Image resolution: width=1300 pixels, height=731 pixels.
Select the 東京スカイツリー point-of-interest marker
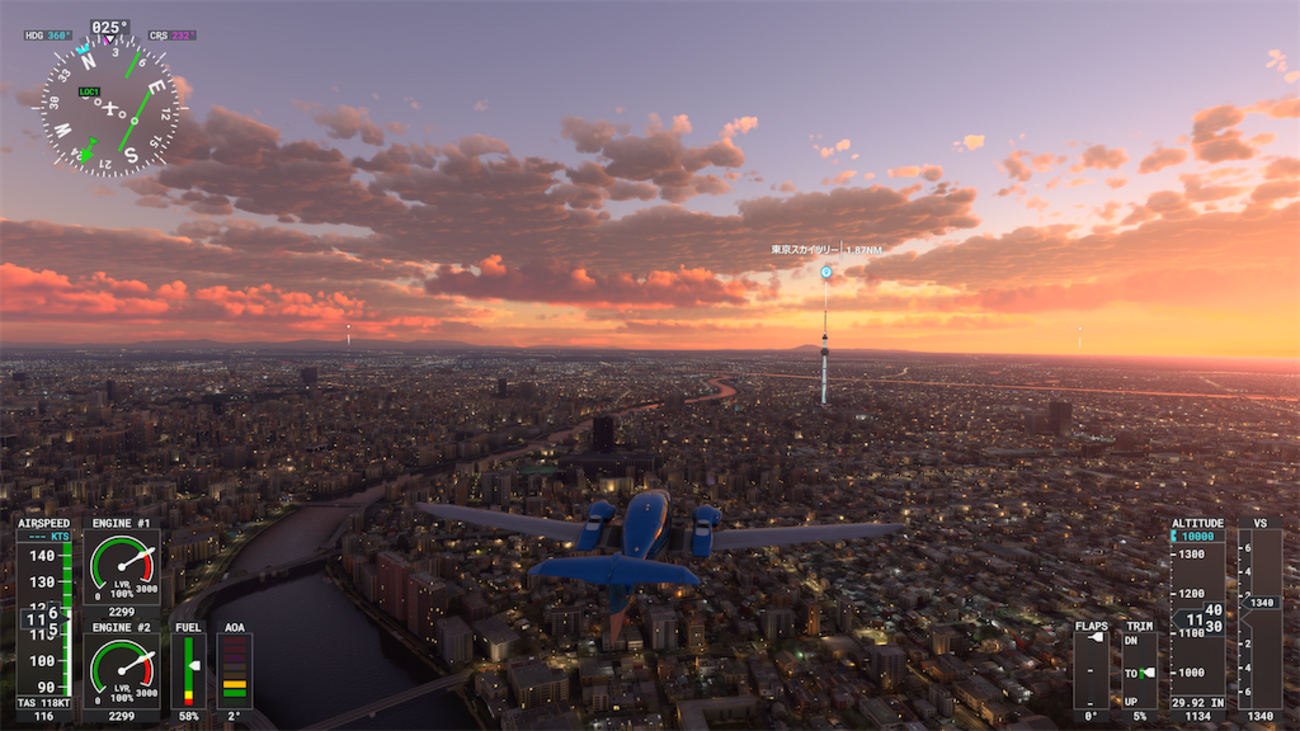point(826,271)
